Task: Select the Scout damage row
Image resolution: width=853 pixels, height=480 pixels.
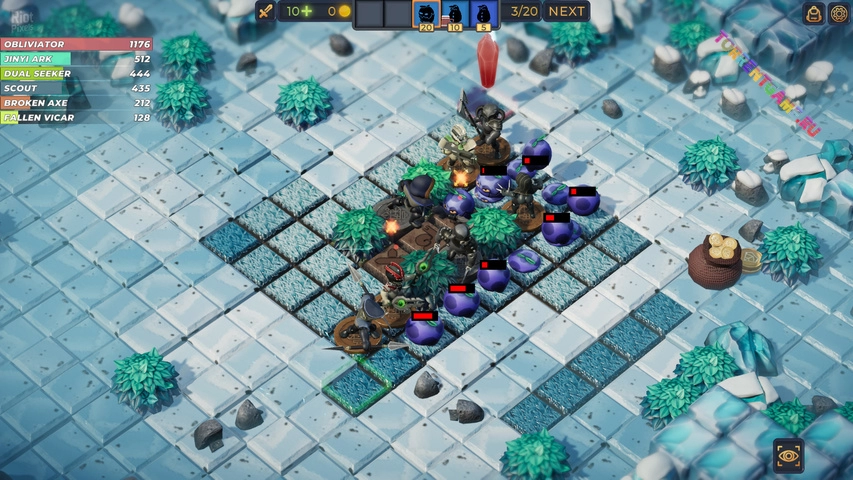Action: tap(76, 88)
